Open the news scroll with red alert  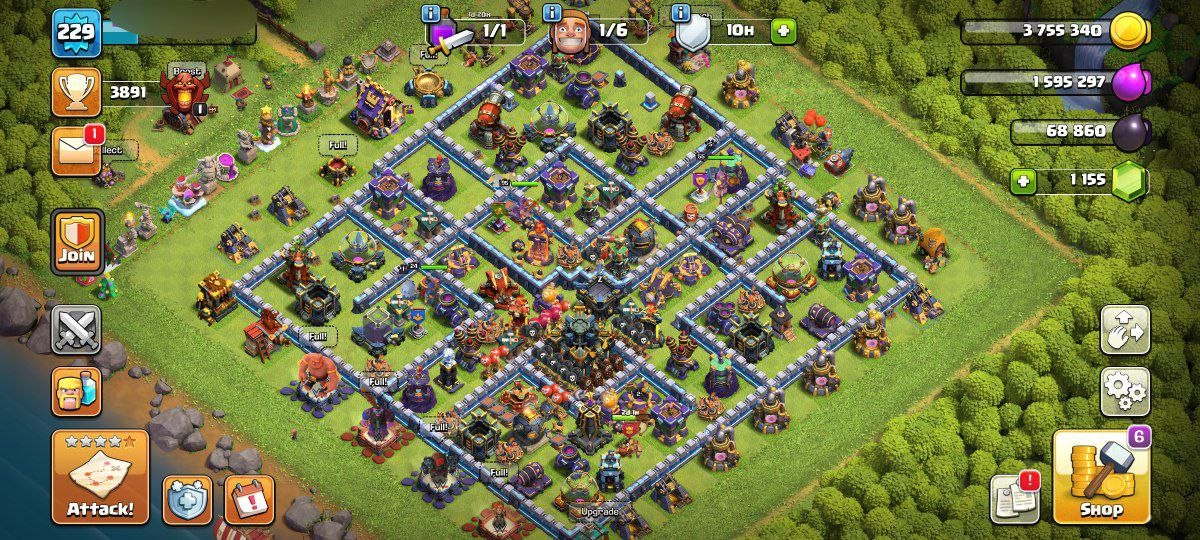pos(1014,497)
